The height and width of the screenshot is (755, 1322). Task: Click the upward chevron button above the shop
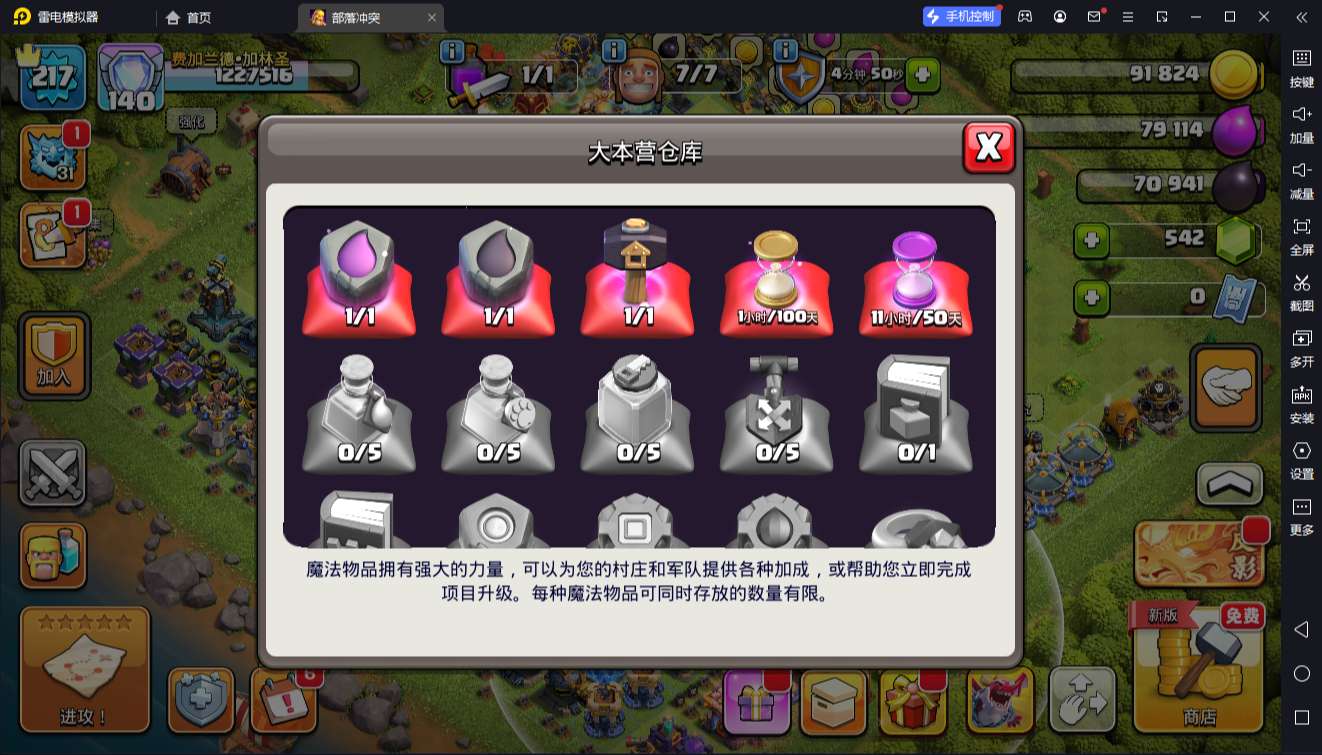[1228, 484]
